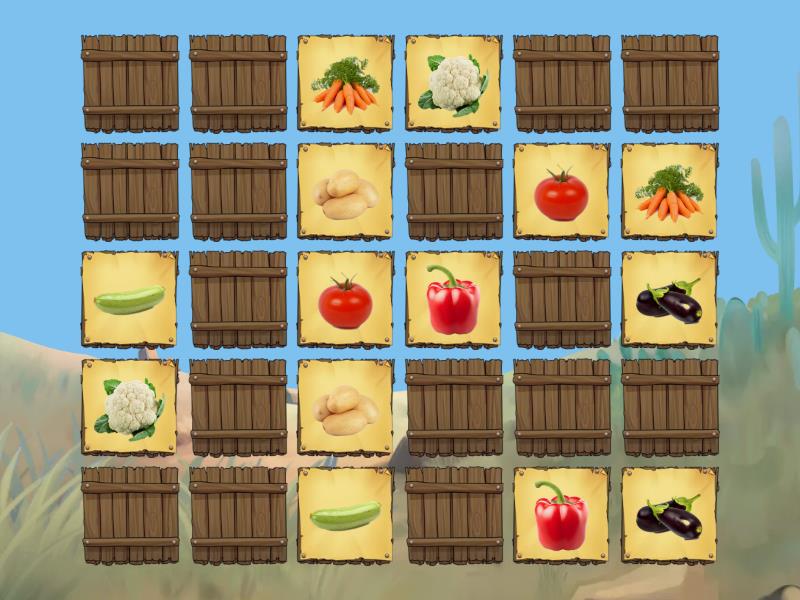The width and height of the screenshot is (800, 600).
Task: Choose the red pepper card beside the tomato
Action: tap(453, 300)
